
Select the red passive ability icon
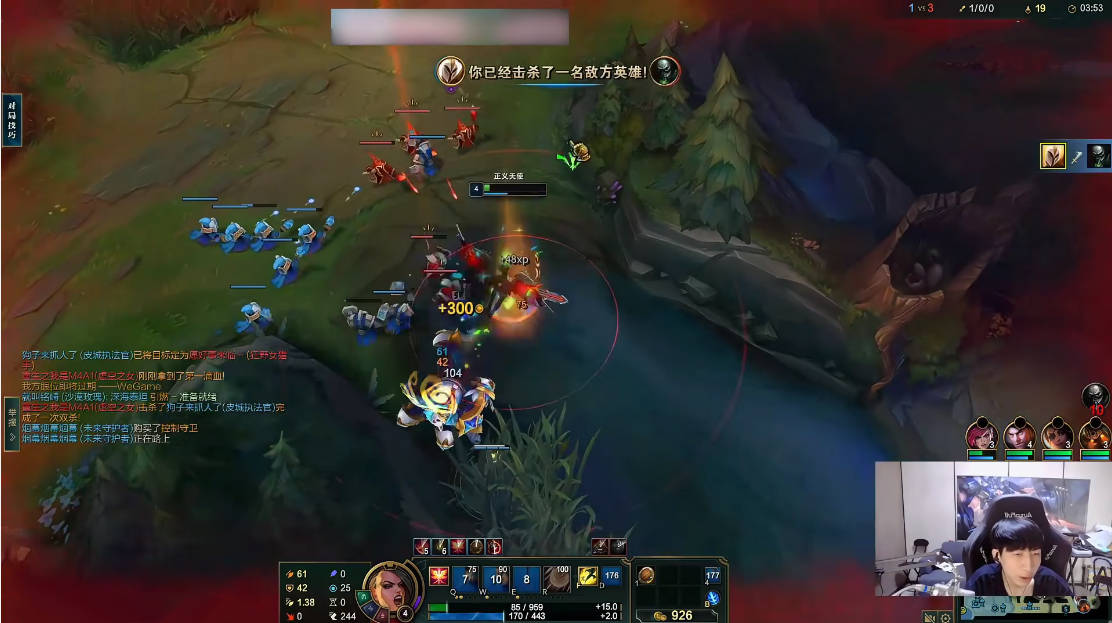pyautogui.click(x=438, y=576)
